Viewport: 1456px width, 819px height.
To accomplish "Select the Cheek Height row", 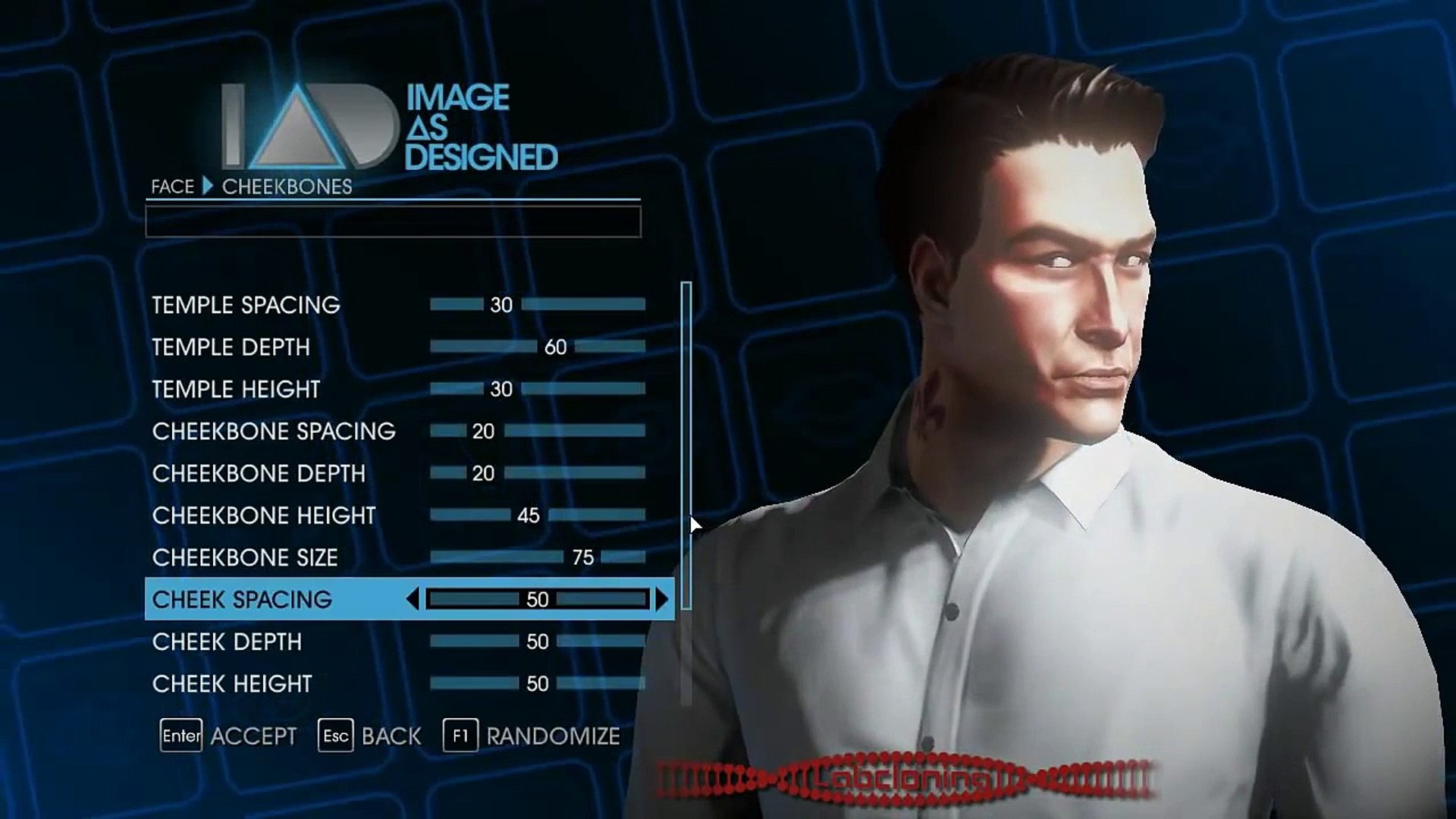I will tap(232, 684).
